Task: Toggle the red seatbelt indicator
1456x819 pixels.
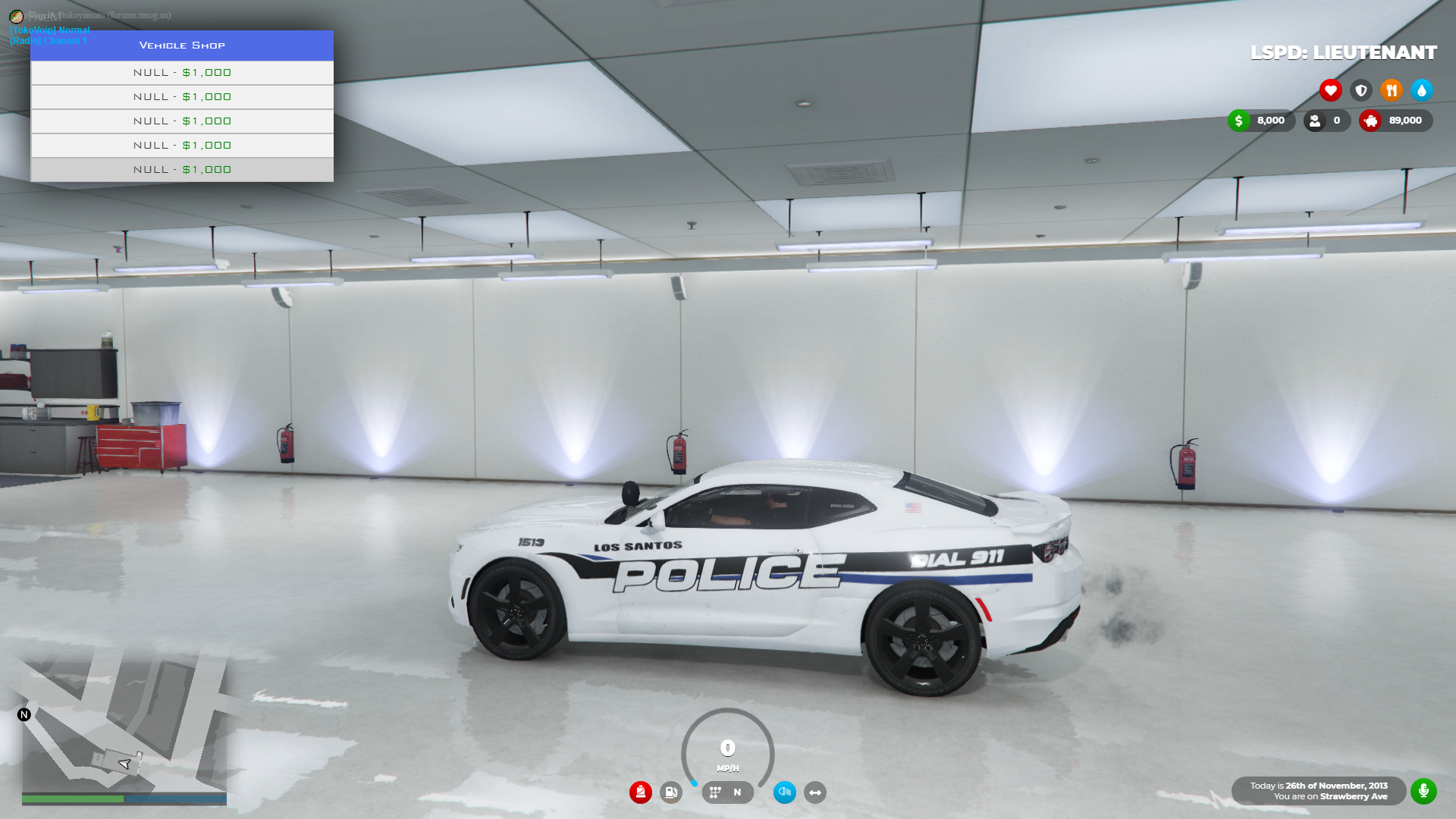Action: 641,792
